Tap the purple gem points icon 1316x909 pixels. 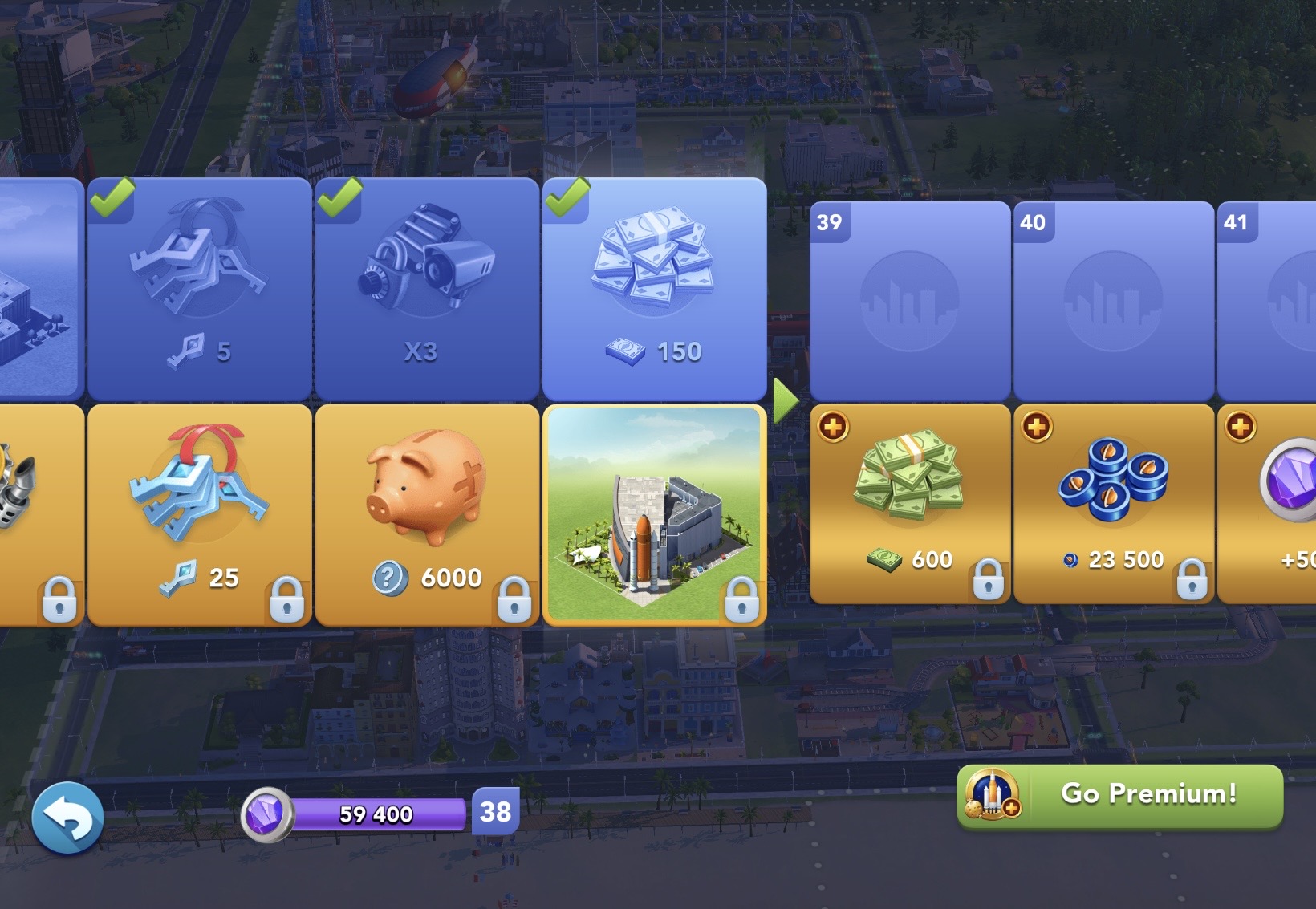click(x=267, y=814)
